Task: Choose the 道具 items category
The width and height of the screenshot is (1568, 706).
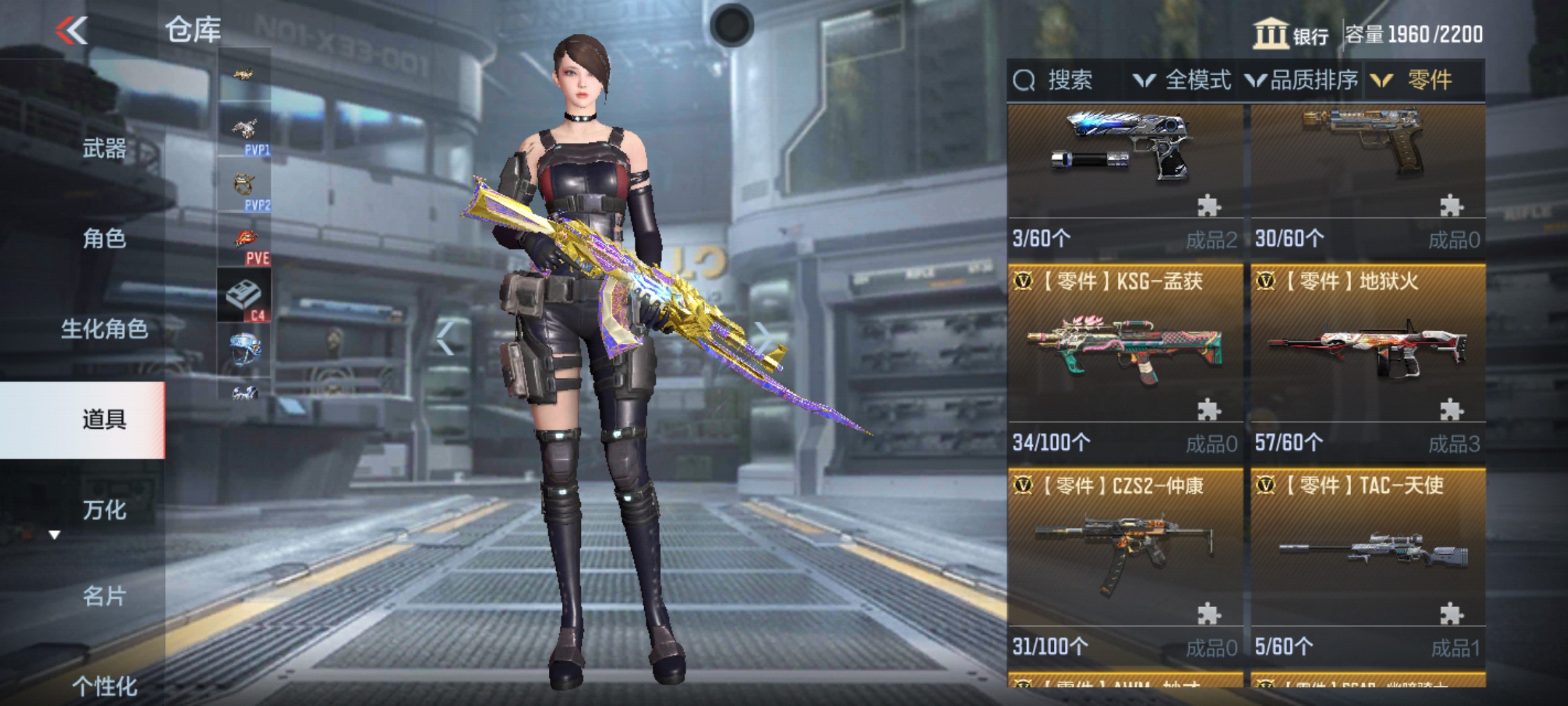Action: pyautogui.click(x=104, y=419)
